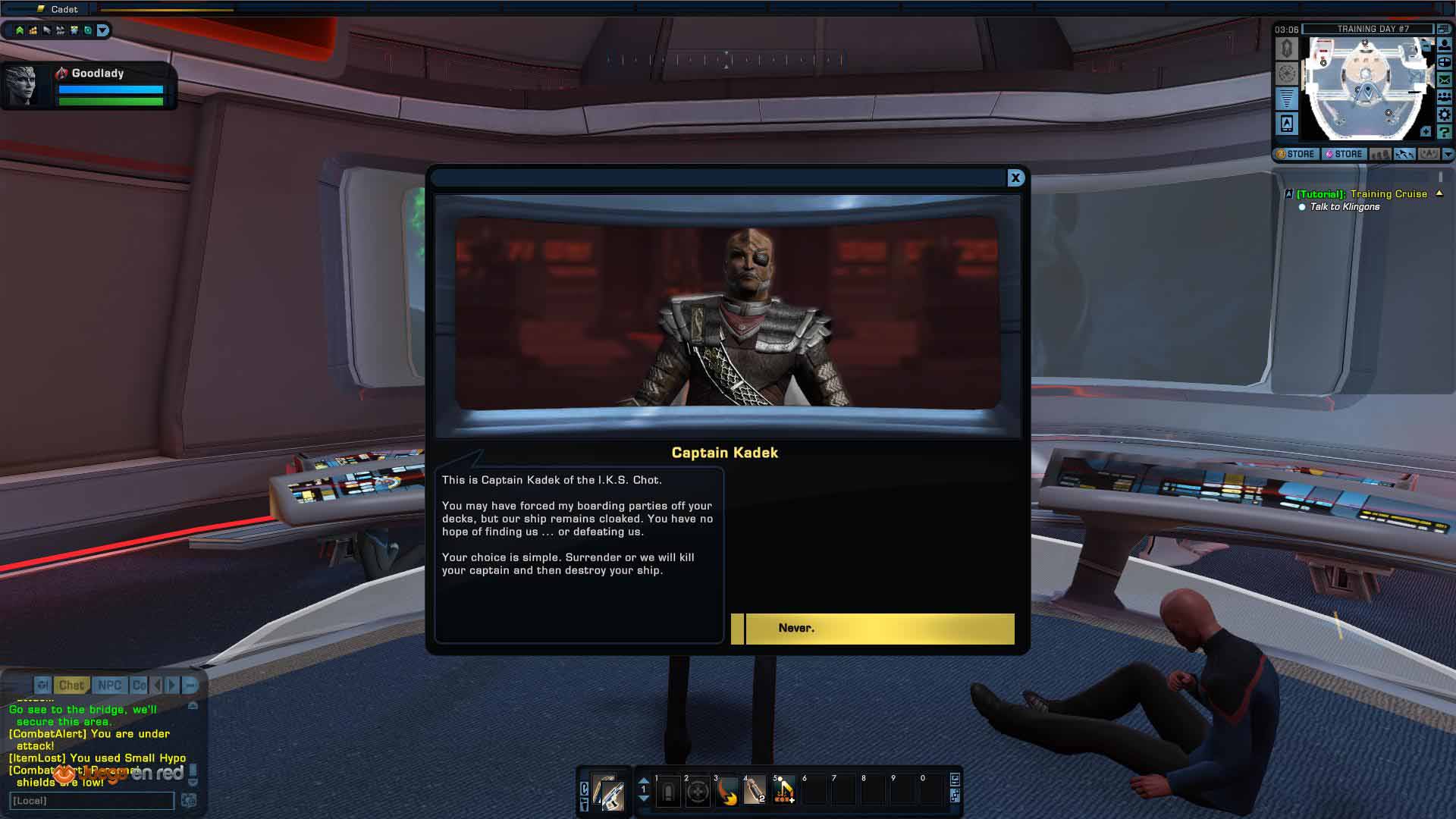Select the equipped rifle weapon icon

608,793
